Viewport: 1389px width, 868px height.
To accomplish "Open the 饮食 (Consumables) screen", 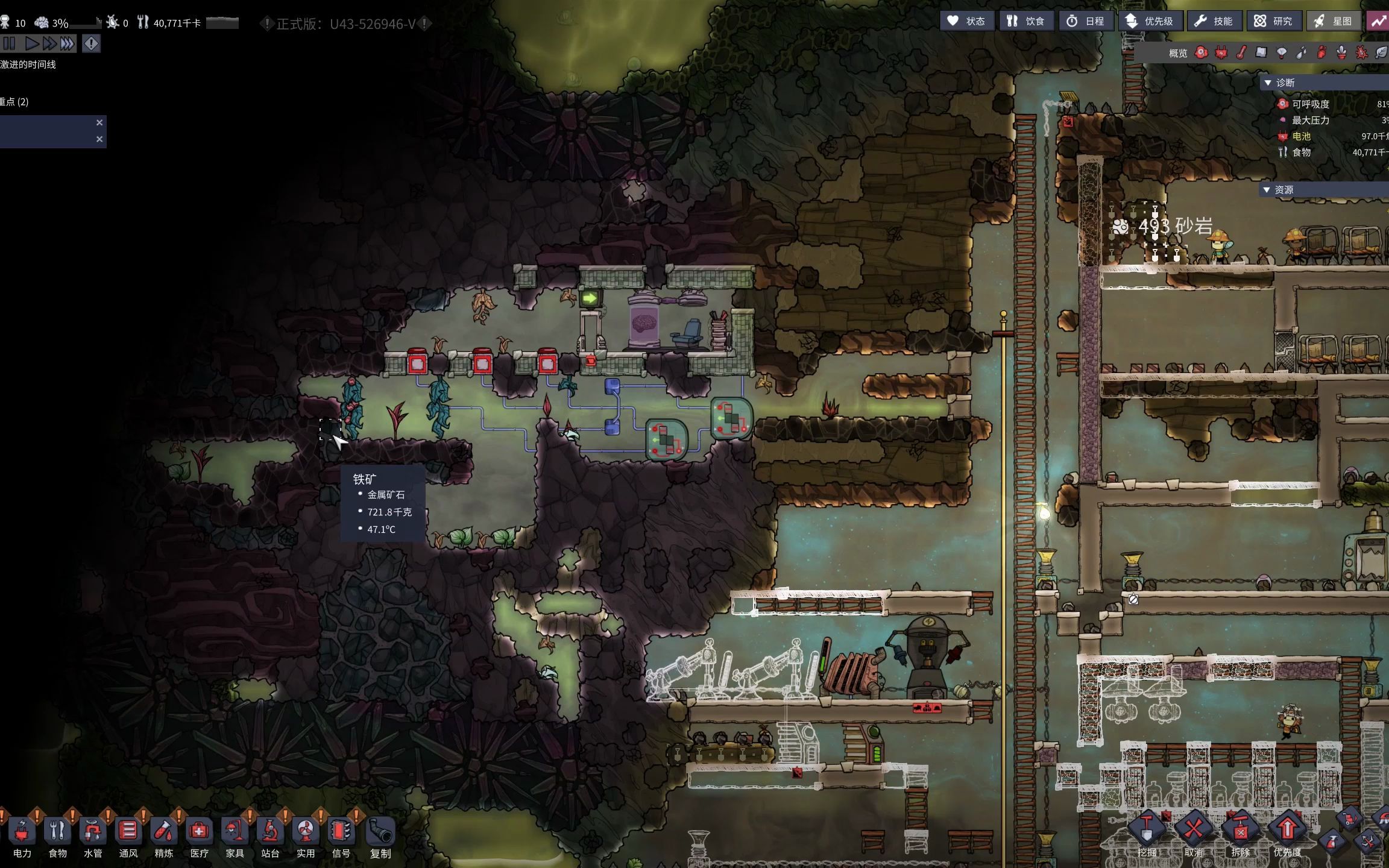I will coord(1026,21).
